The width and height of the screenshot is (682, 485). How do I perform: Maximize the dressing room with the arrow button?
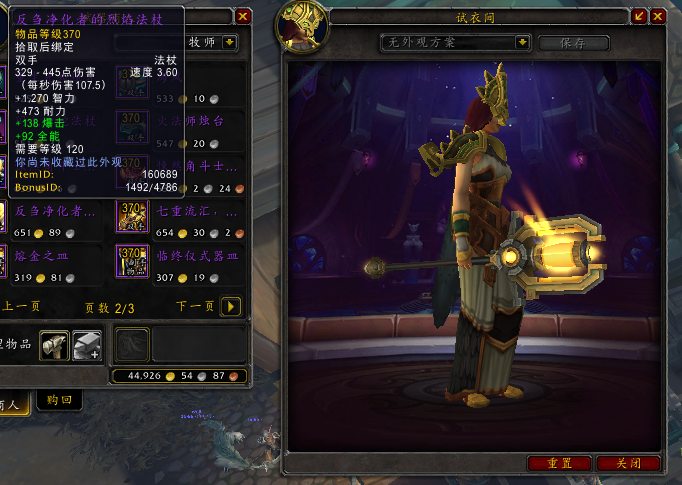[x=640, y=16]
